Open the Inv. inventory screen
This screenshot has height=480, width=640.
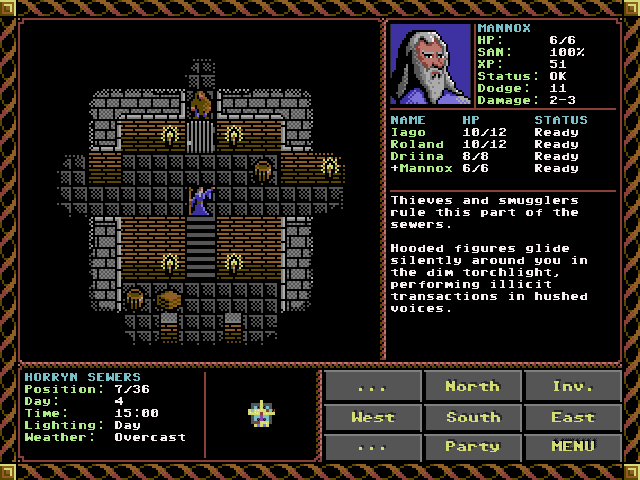[x=573, y=386]
